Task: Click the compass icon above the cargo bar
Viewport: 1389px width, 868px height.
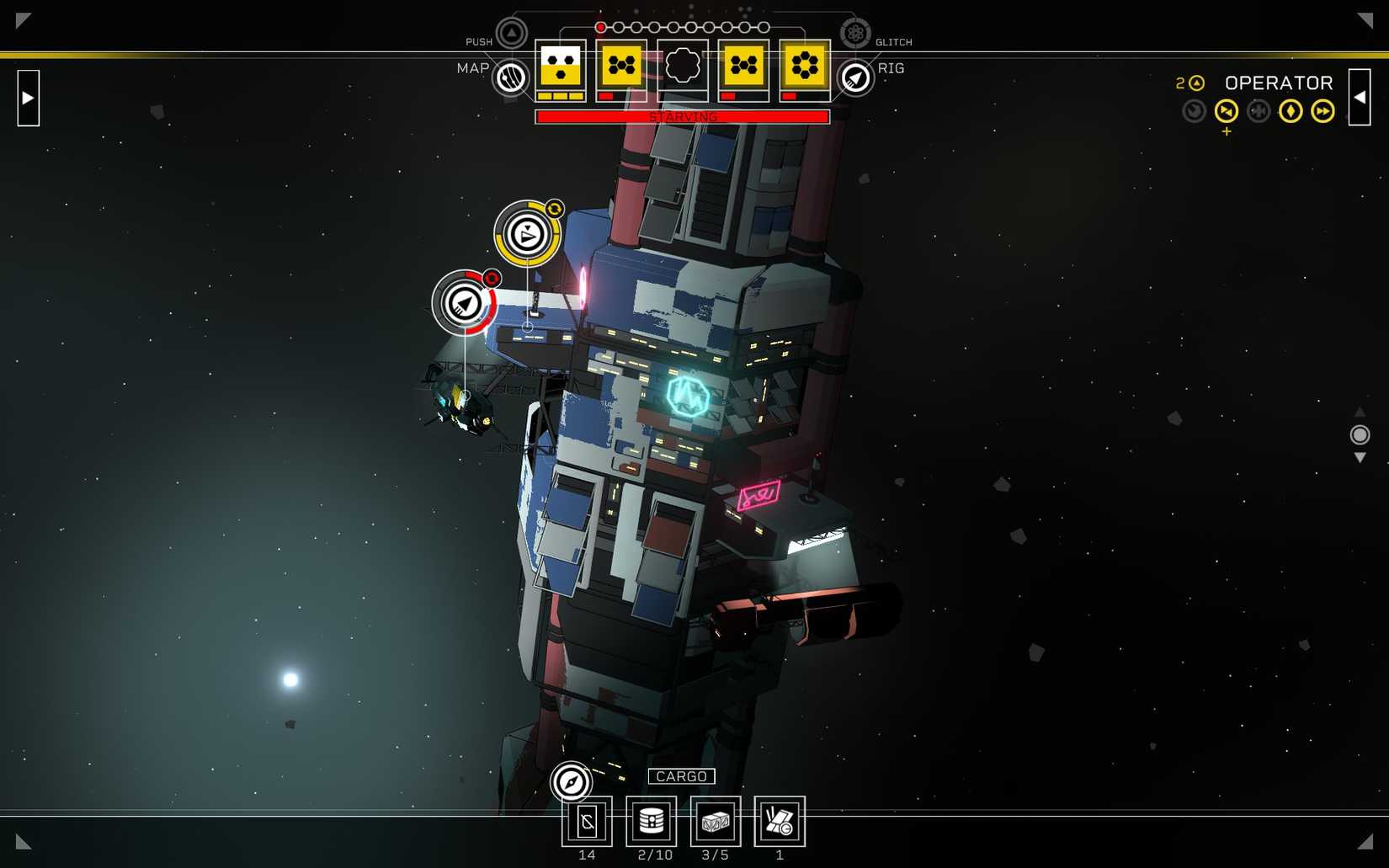Action: tap(571, 781)
